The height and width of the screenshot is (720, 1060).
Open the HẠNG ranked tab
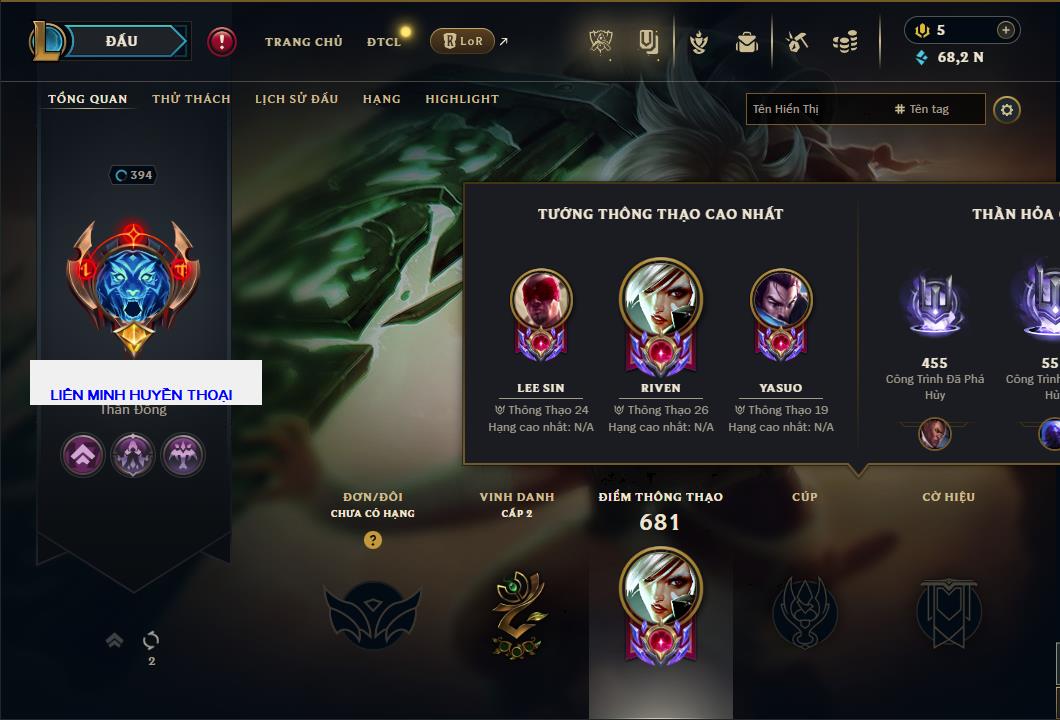tap(381, 99)
